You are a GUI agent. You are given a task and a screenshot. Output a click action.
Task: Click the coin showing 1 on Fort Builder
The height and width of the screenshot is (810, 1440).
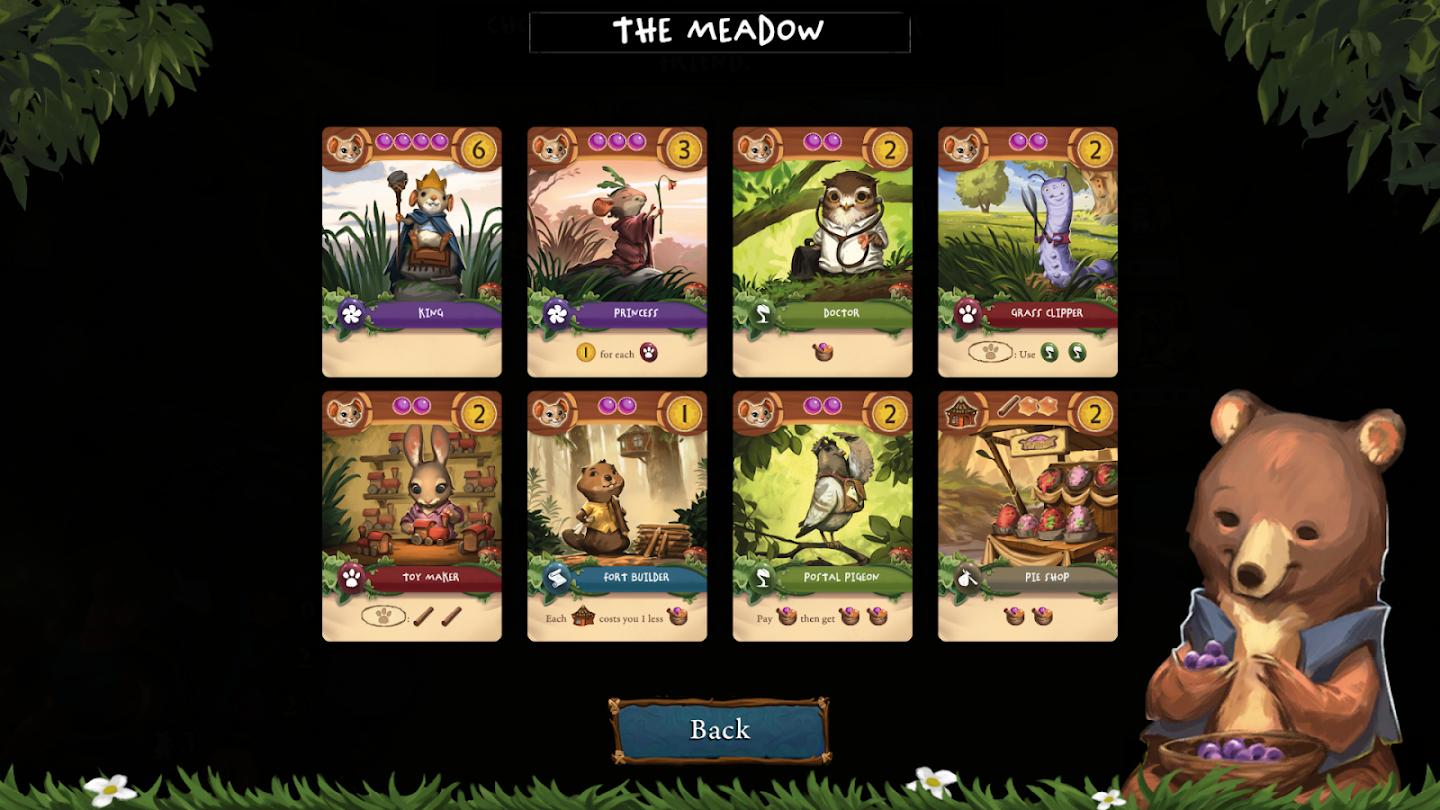click(x=685, y=411)
